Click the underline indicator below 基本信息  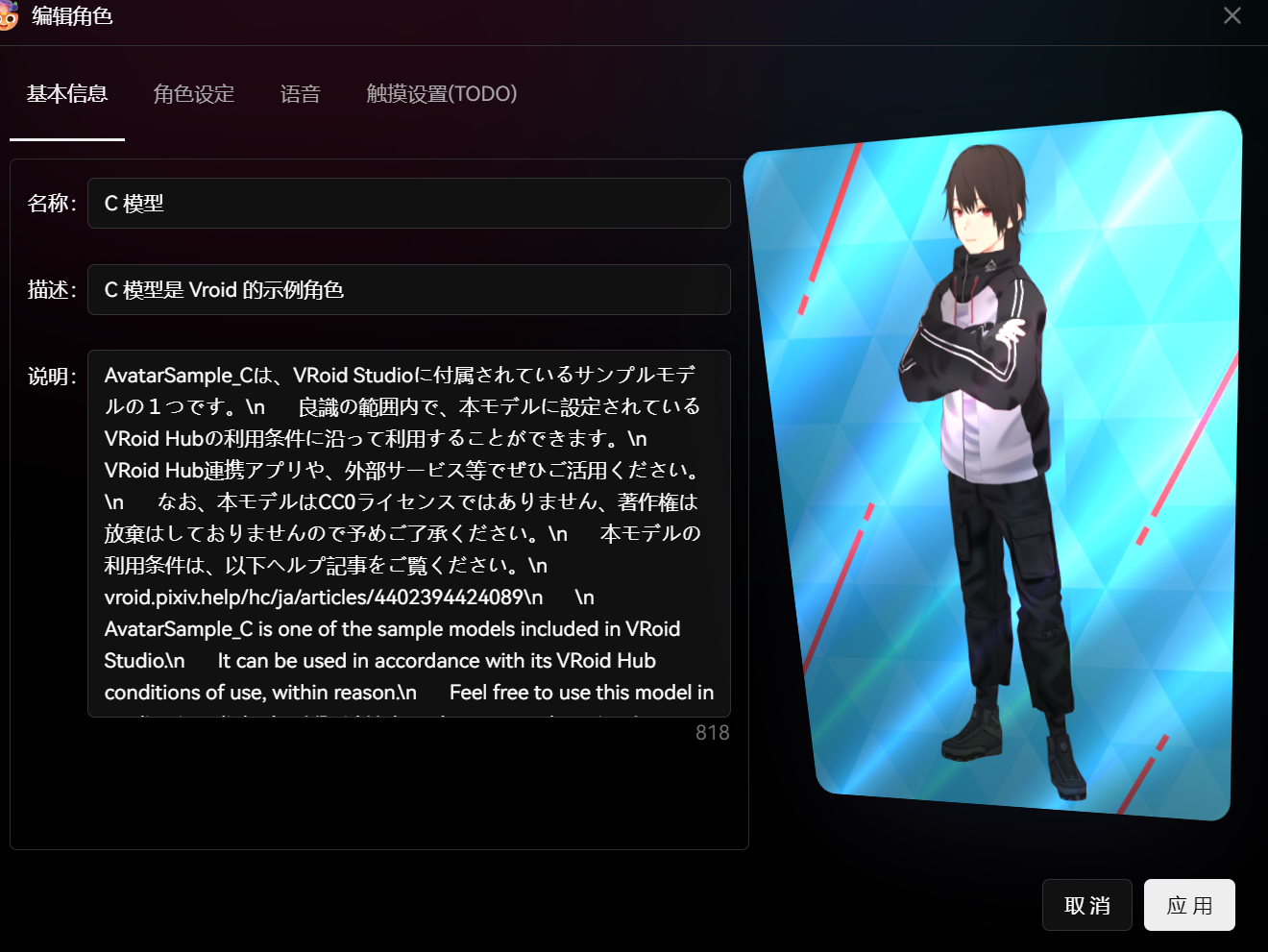[x=66, y=139]
